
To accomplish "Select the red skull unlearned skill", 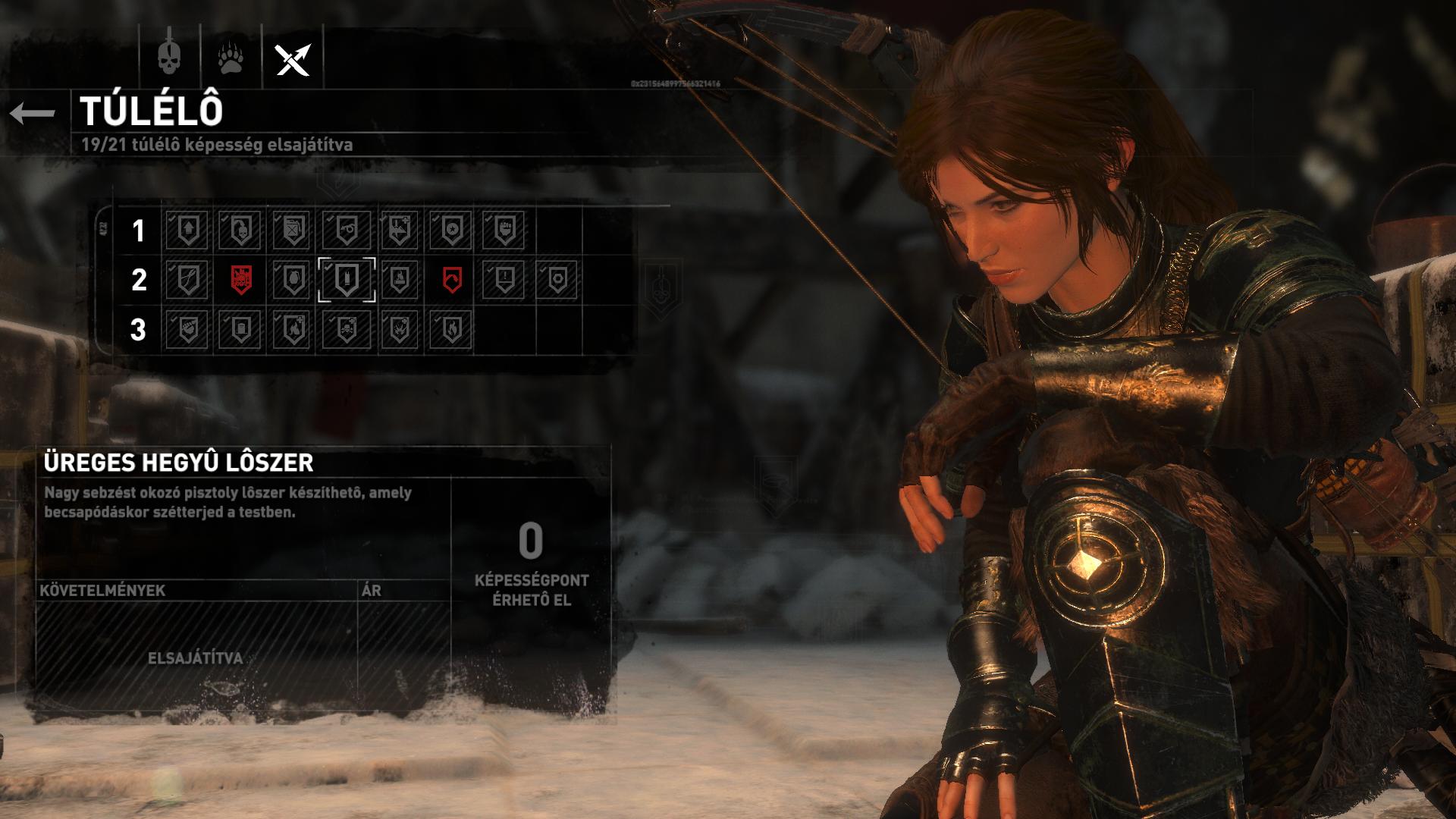I will click(240, 280).
